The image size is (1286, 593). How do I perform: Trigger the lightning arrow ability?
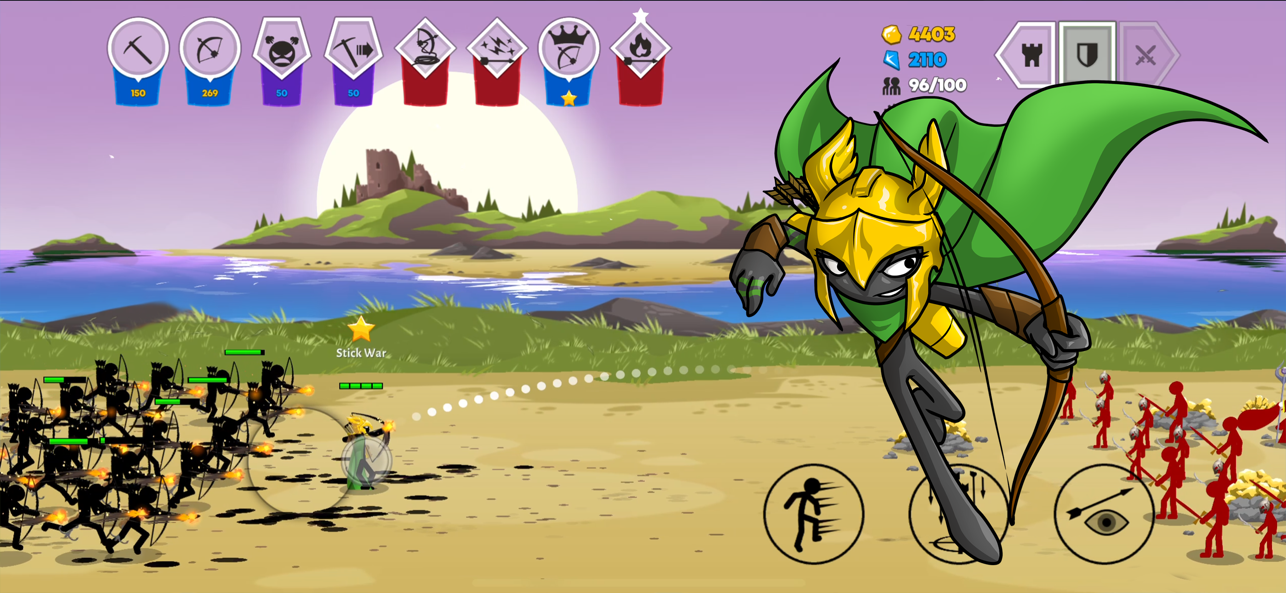497,50
